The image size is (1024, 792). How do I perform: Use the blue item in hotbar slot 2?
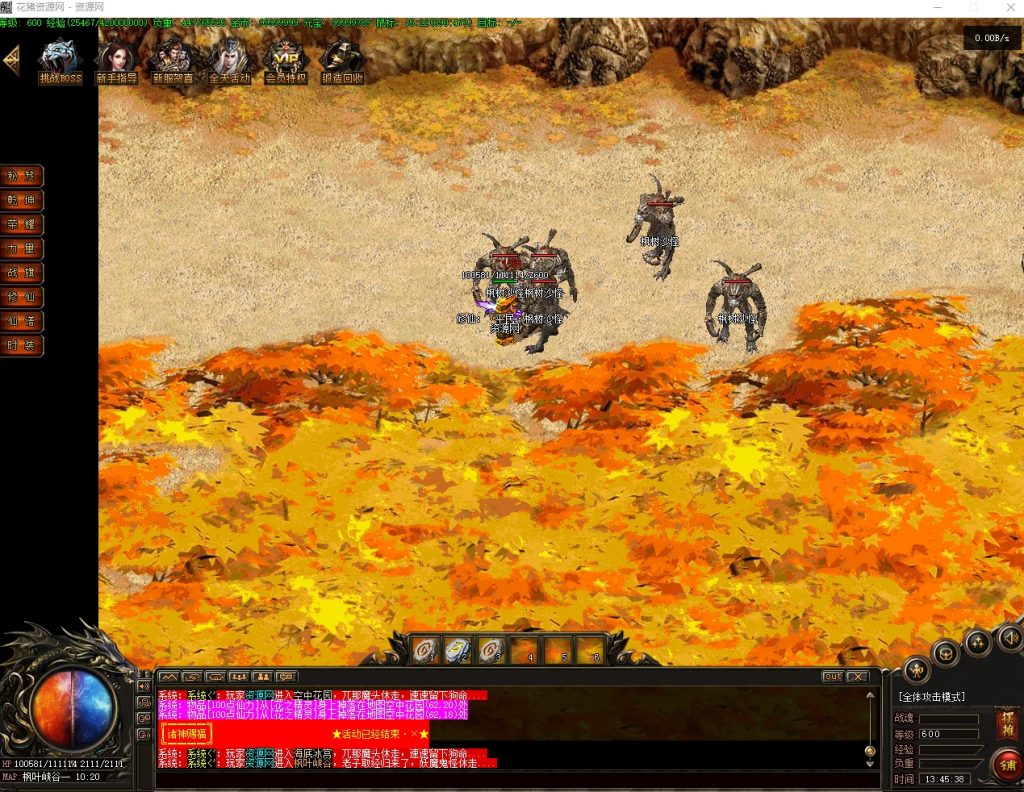[457, 651]
